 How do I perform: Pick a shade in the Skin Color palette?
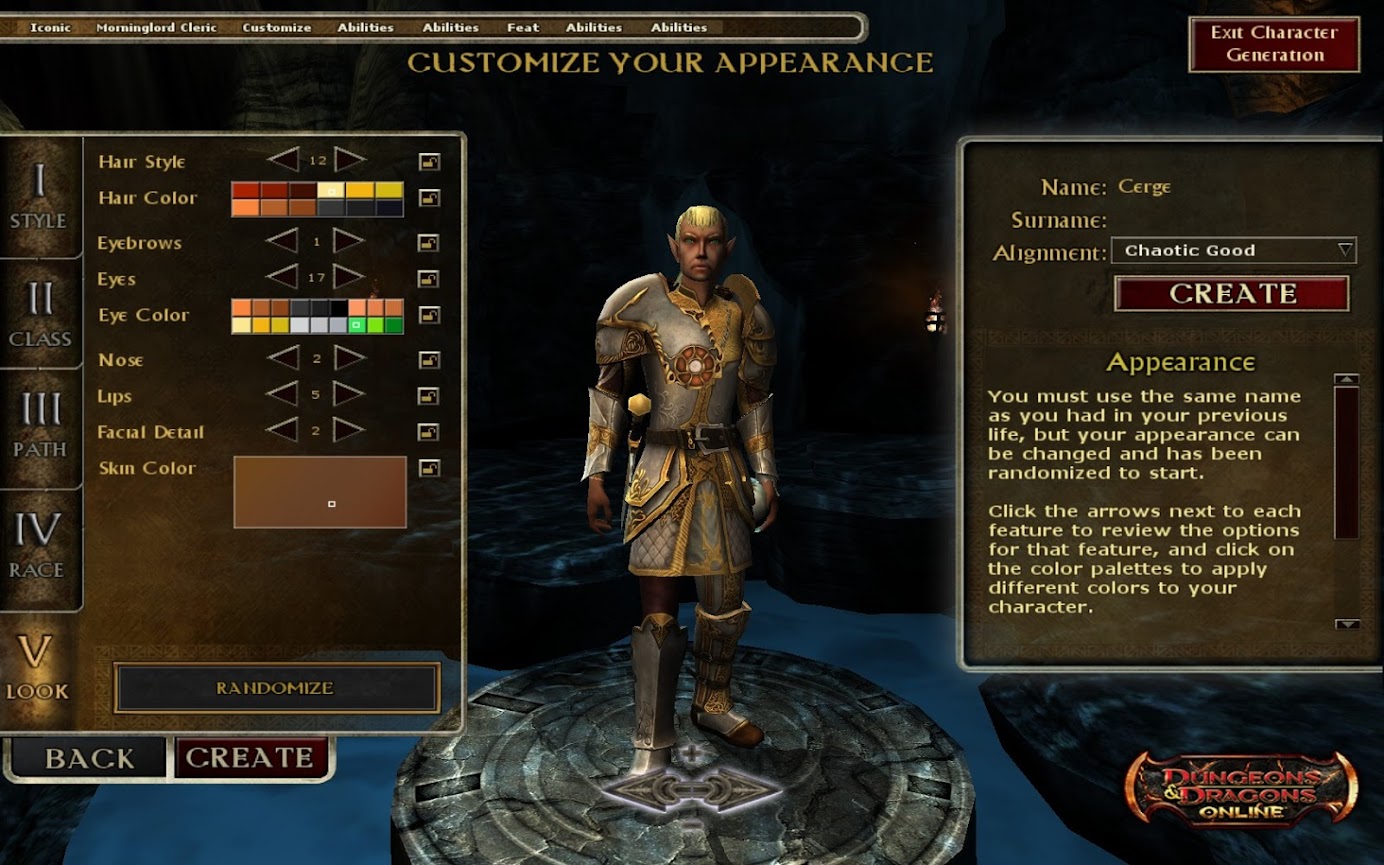click(320, 492)
